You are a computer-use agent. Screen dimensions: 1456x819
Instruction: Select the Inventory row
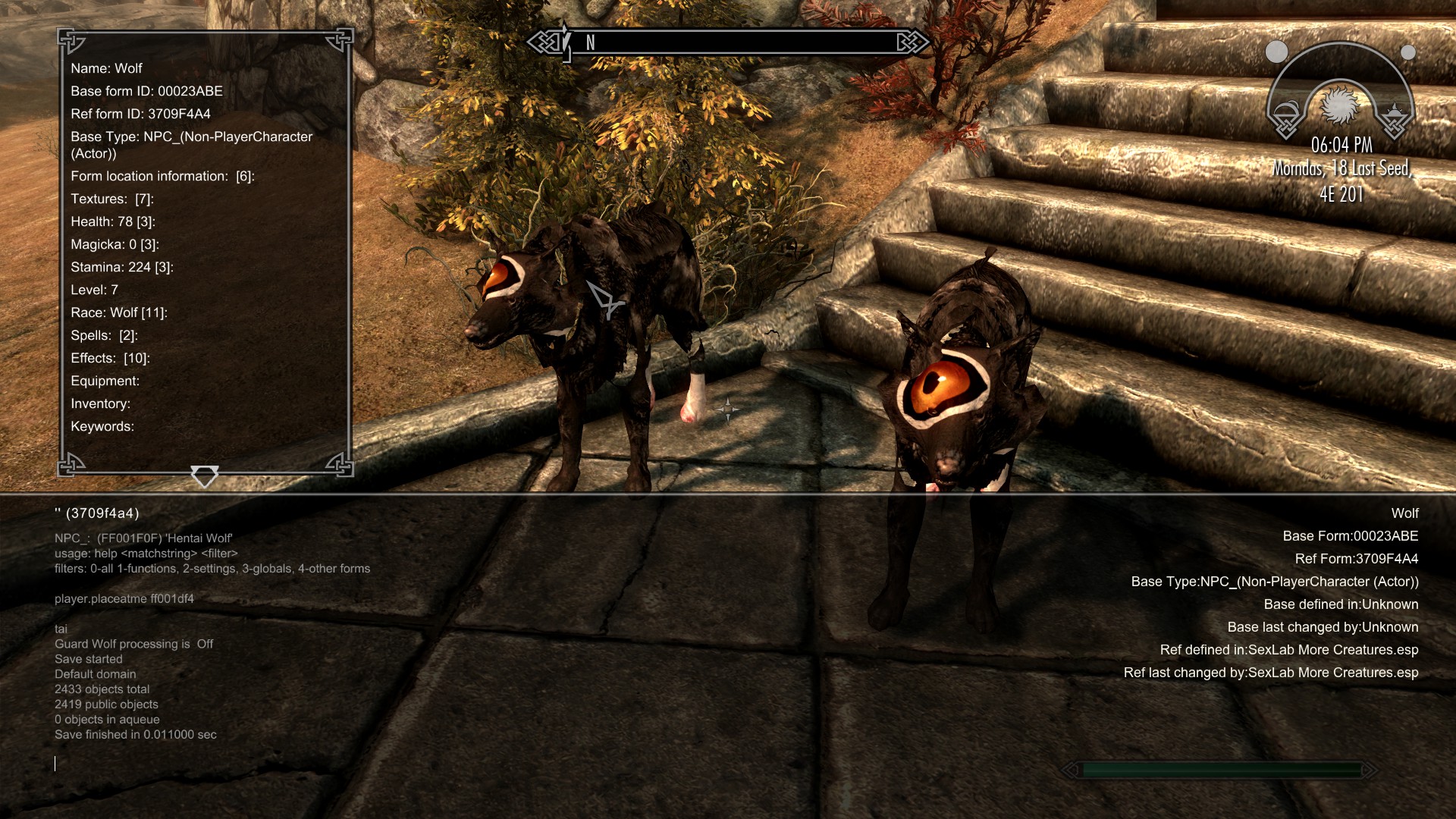[101, 403]
